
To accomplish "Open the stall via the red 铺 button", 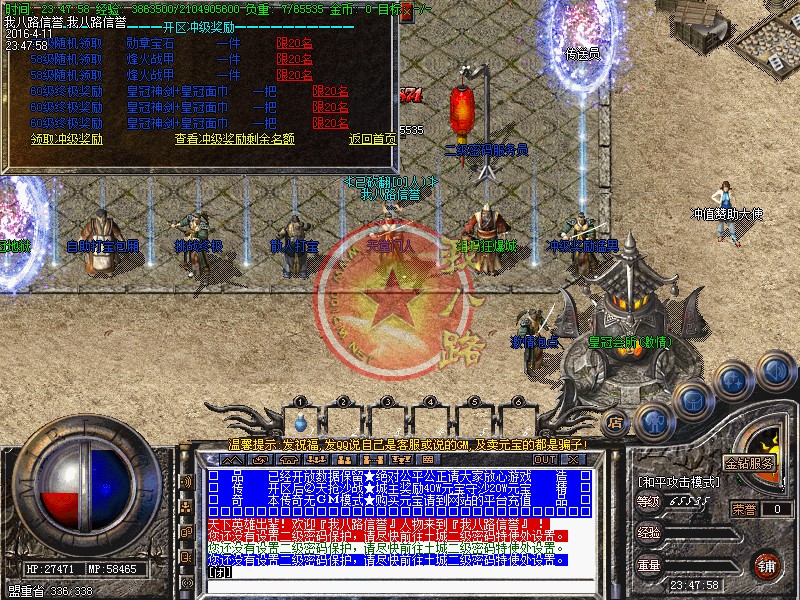I will click(765, 565).
